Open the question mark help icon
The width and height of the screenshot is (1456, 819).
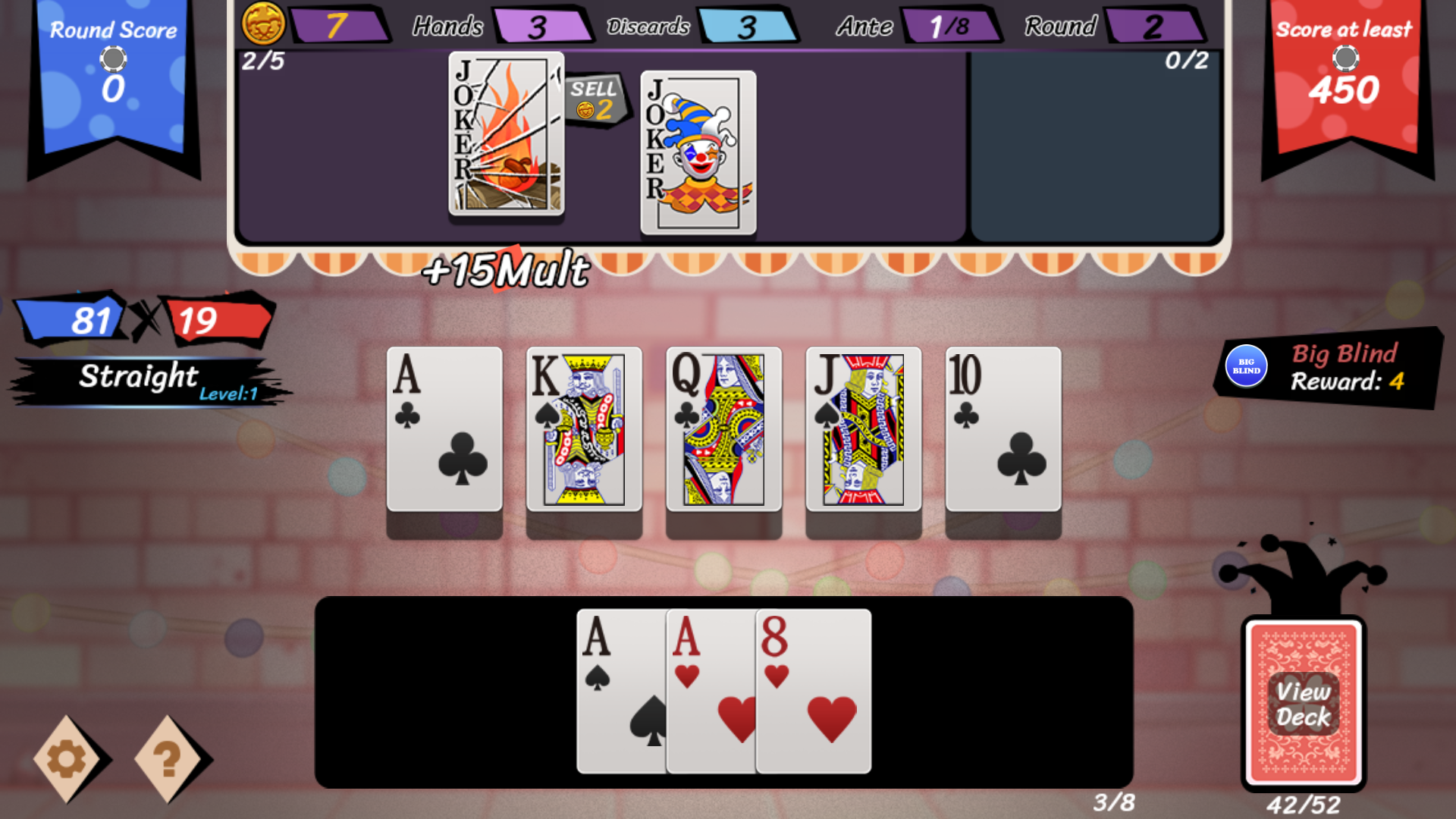tap(167, 758)
